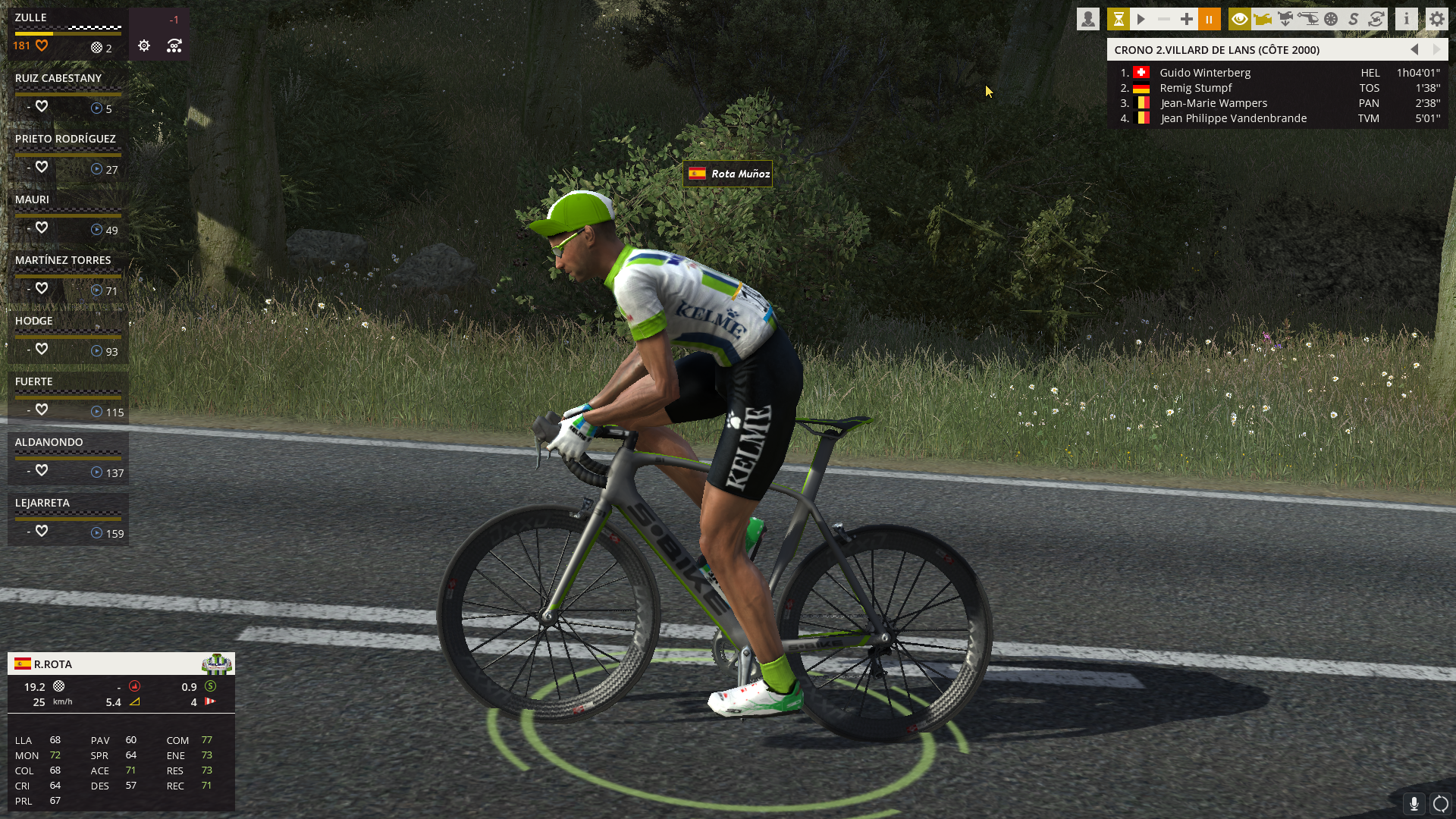Increase game speed with the plus button

(1187, 19)
